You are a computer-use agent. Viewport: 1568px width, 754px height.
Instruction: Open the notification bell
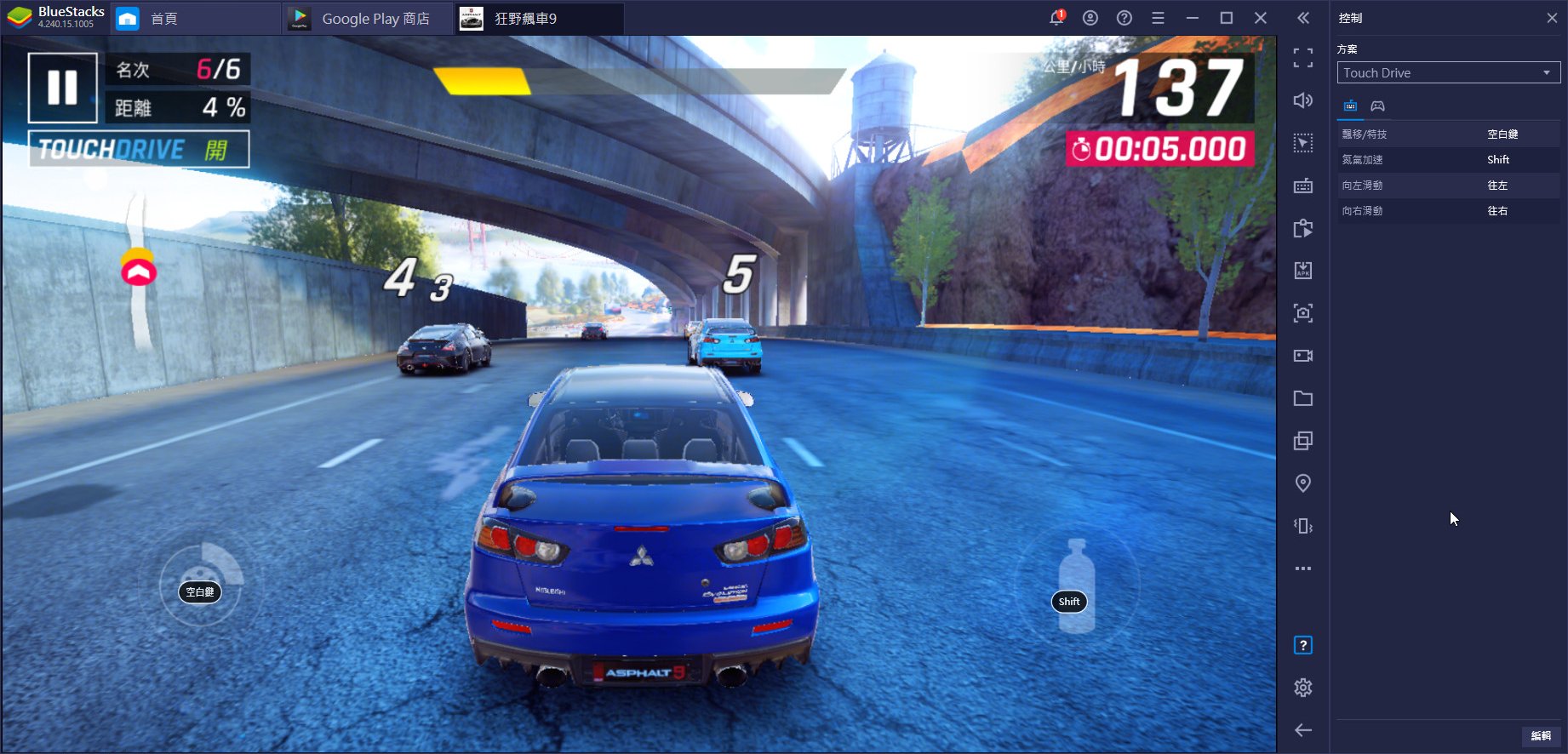[1056, 18]
